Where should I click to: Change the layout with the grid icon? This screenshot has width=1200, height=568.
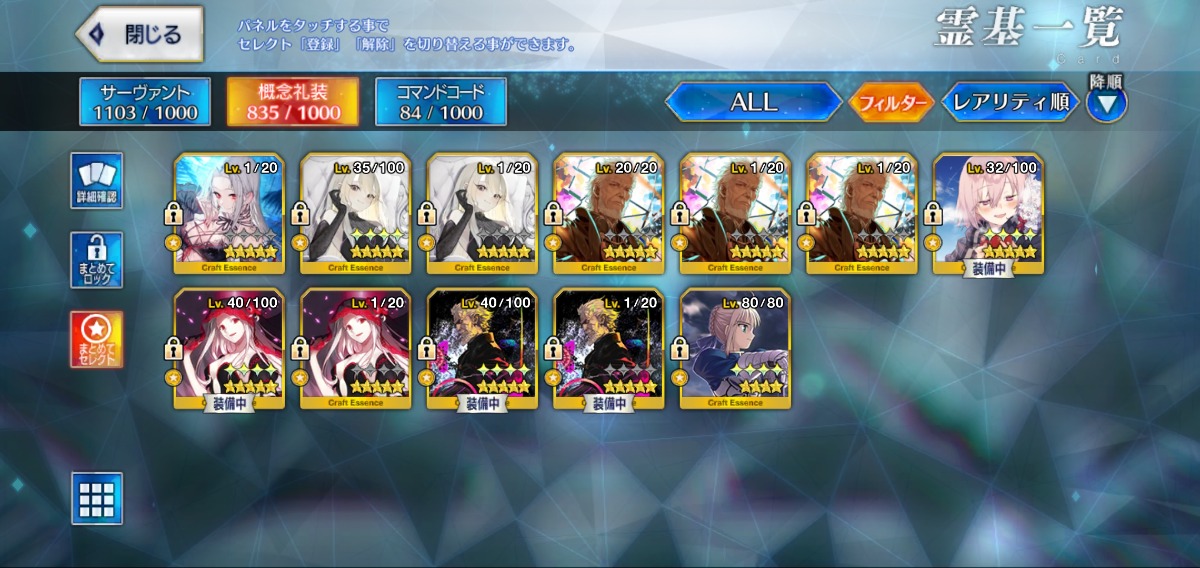coord(97,498)
